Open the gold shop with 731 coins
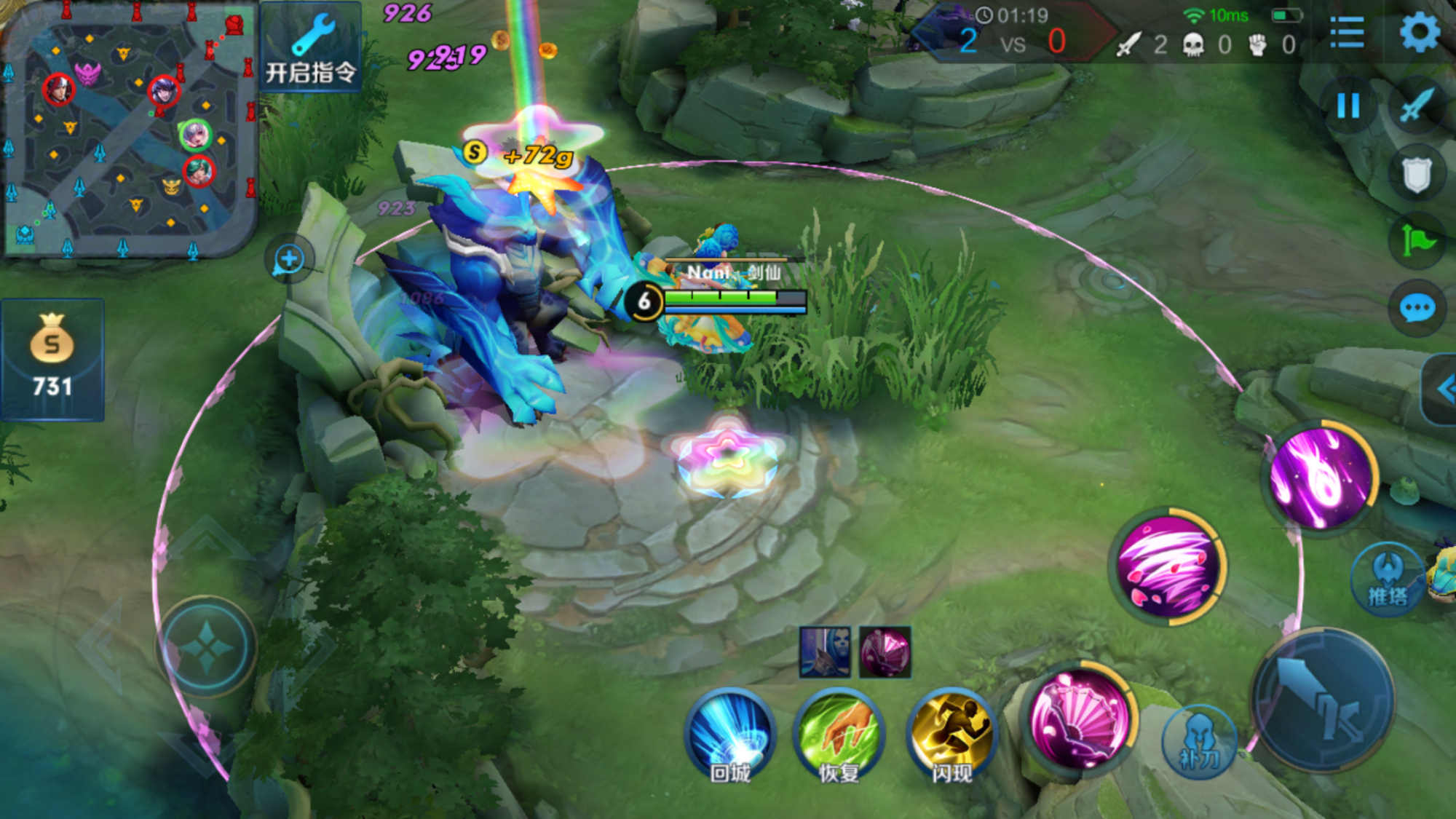Image resolution: width=1456 pixels, height=819 pixels. (x=52, y=358)
